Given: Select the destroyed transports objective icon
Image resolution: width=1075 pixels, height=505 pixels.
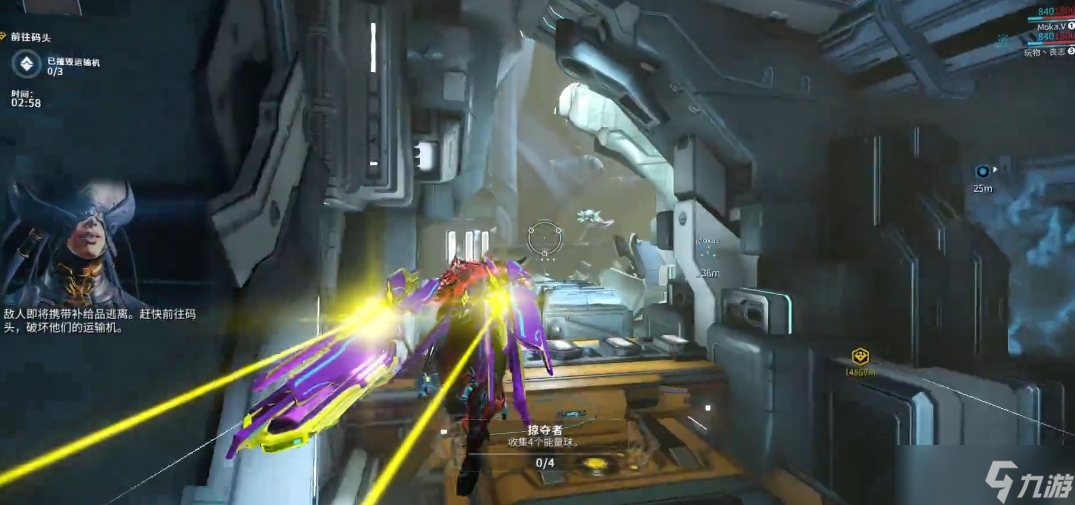Looking at the screenshot, I should (27, 65).
